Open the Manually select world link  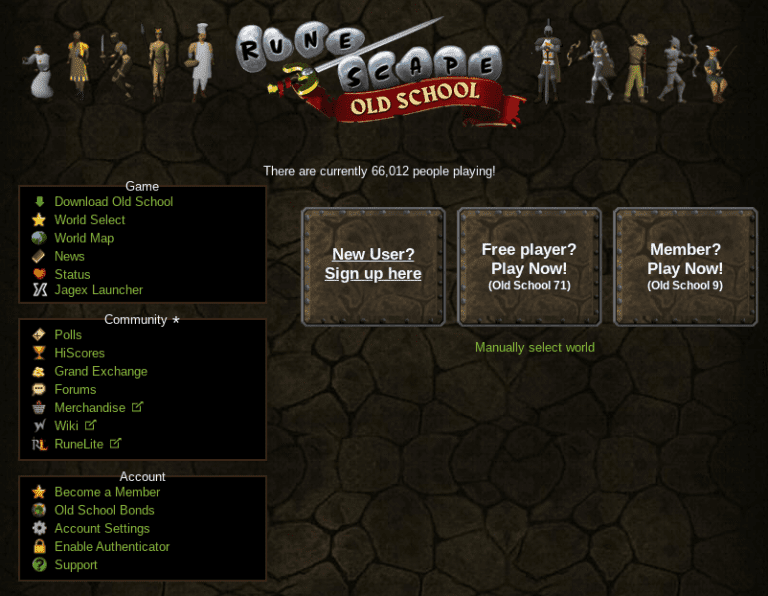[535, 348]
